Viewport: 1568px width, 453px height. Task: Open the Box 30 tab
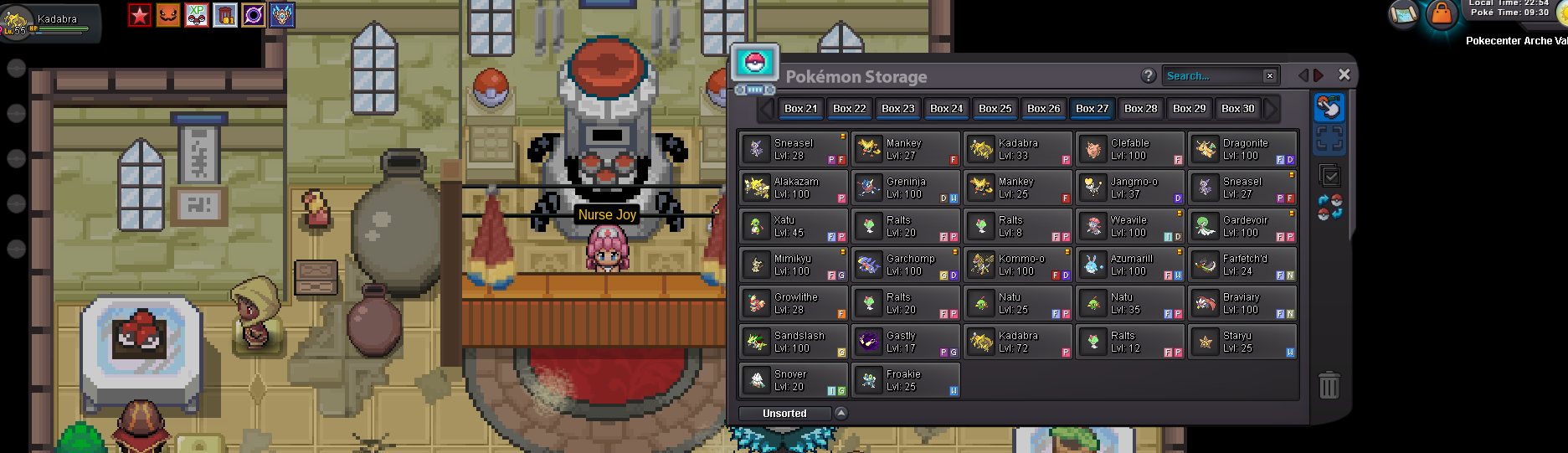click(1237, 108)
